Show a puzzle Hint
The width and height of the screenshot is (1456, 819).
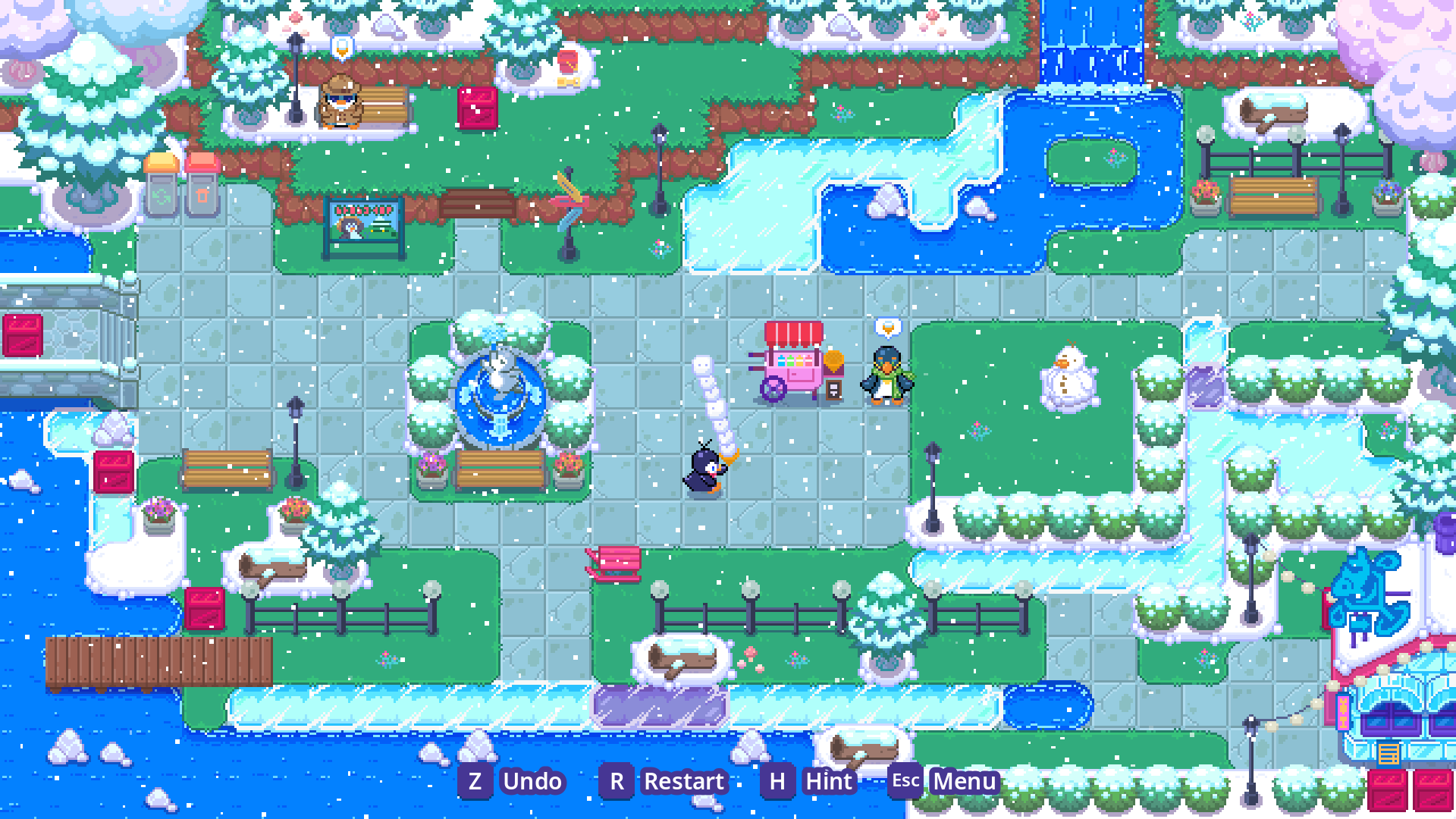[828, 781]
